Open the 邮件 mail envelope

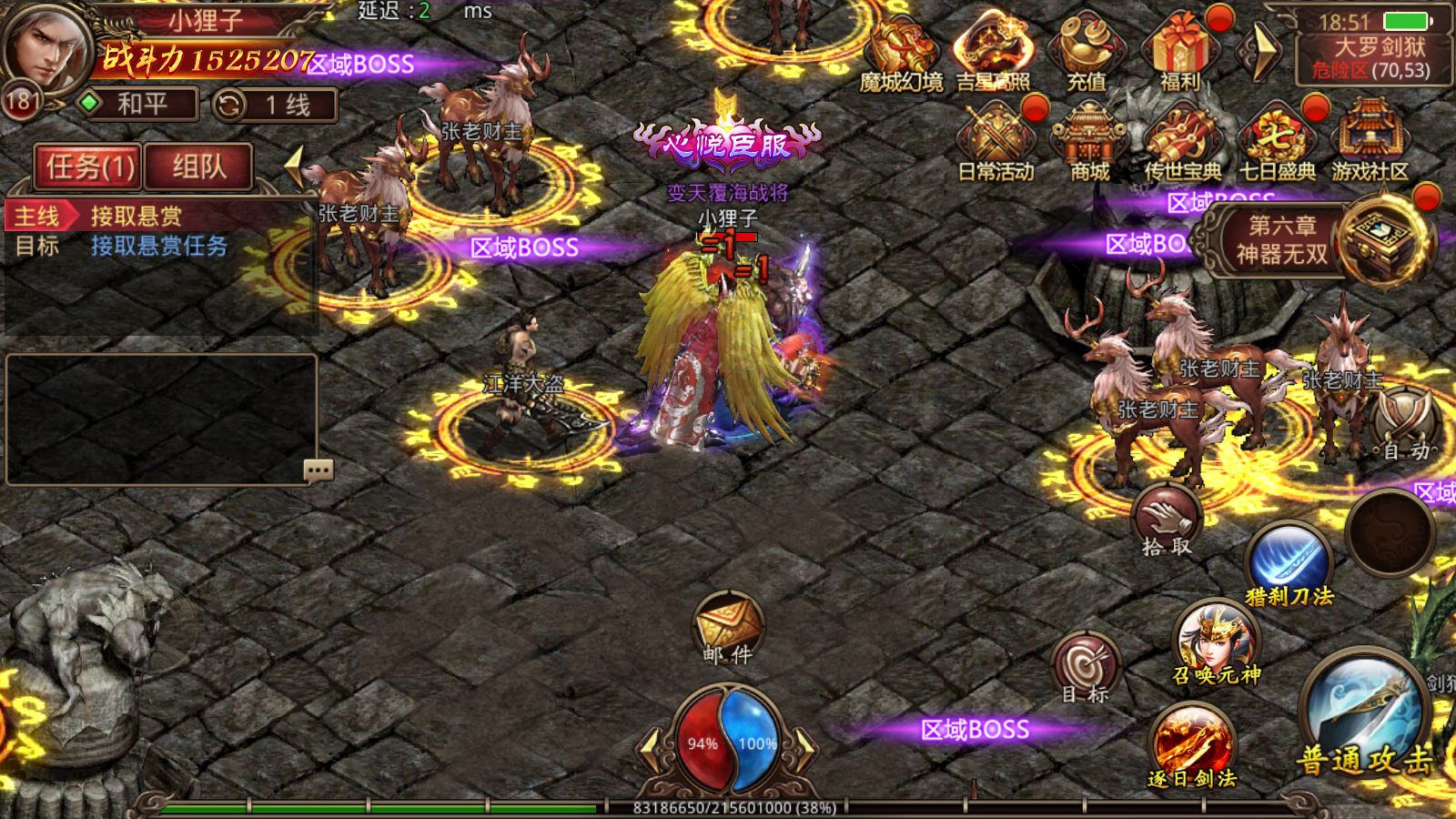(728, 628)
